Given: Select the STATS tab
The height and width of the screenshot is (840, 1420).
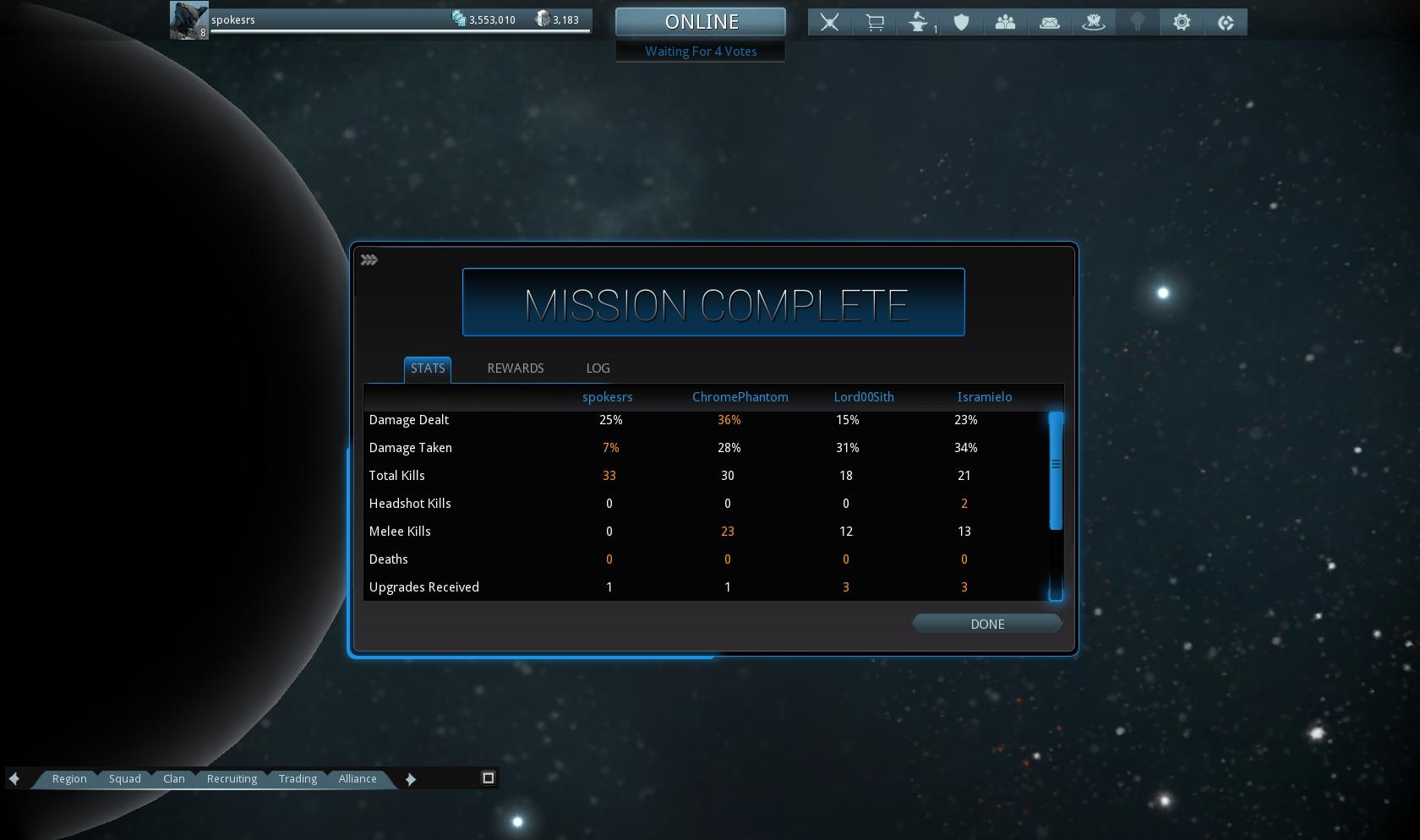Looking at the screenshot, I should click(428, 368).
